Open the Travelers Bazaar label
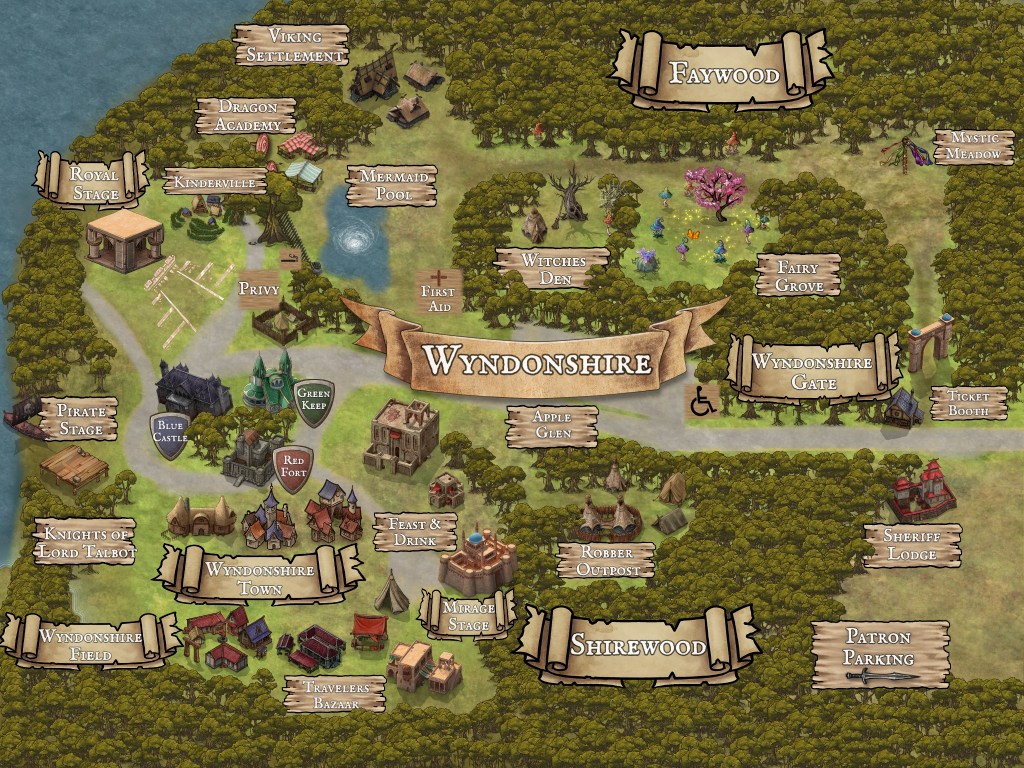The image size is (1024, 768). (334, 694)
